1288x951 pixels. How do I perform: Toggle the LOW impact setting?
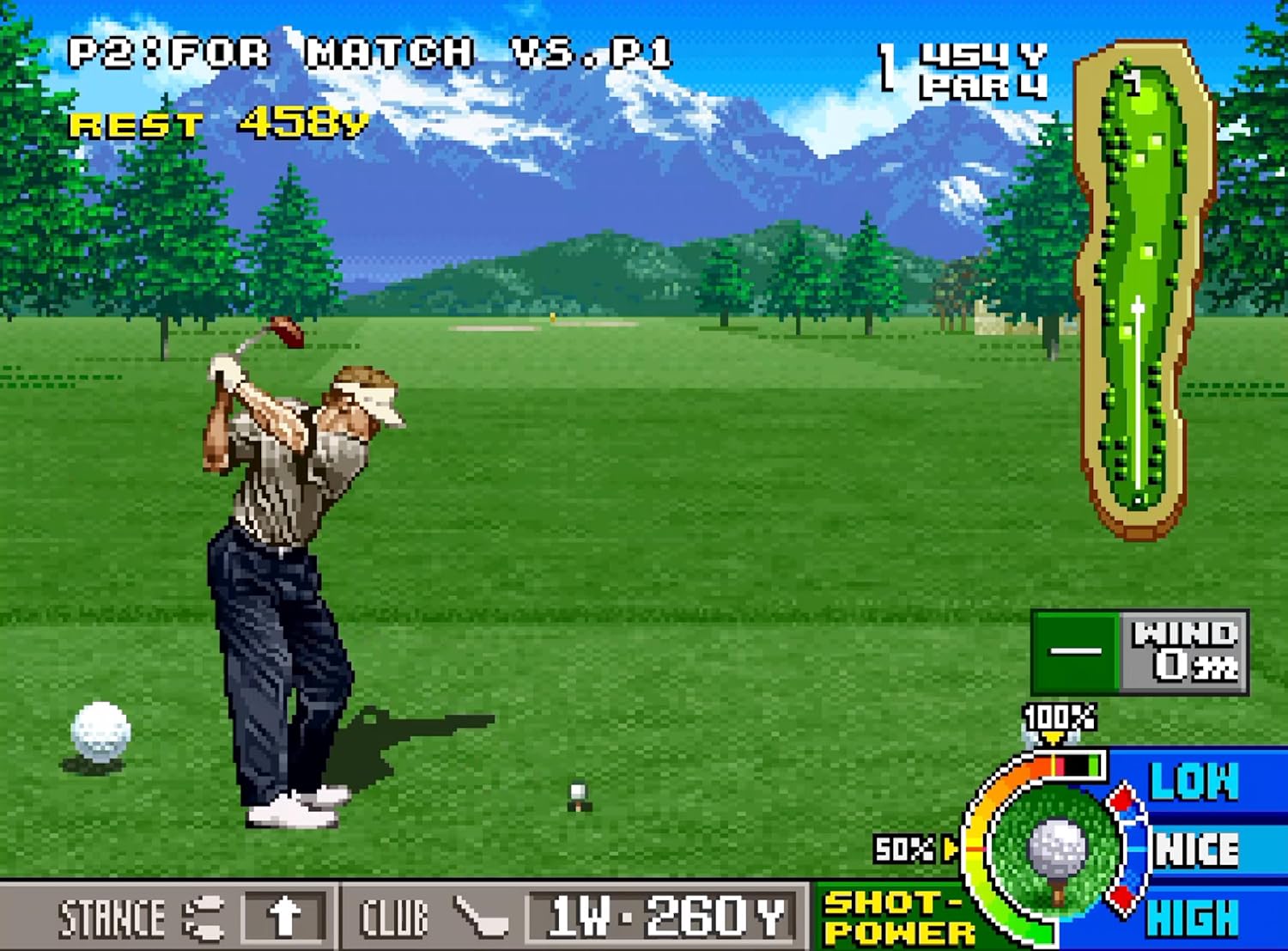(x=1196, y=782)
